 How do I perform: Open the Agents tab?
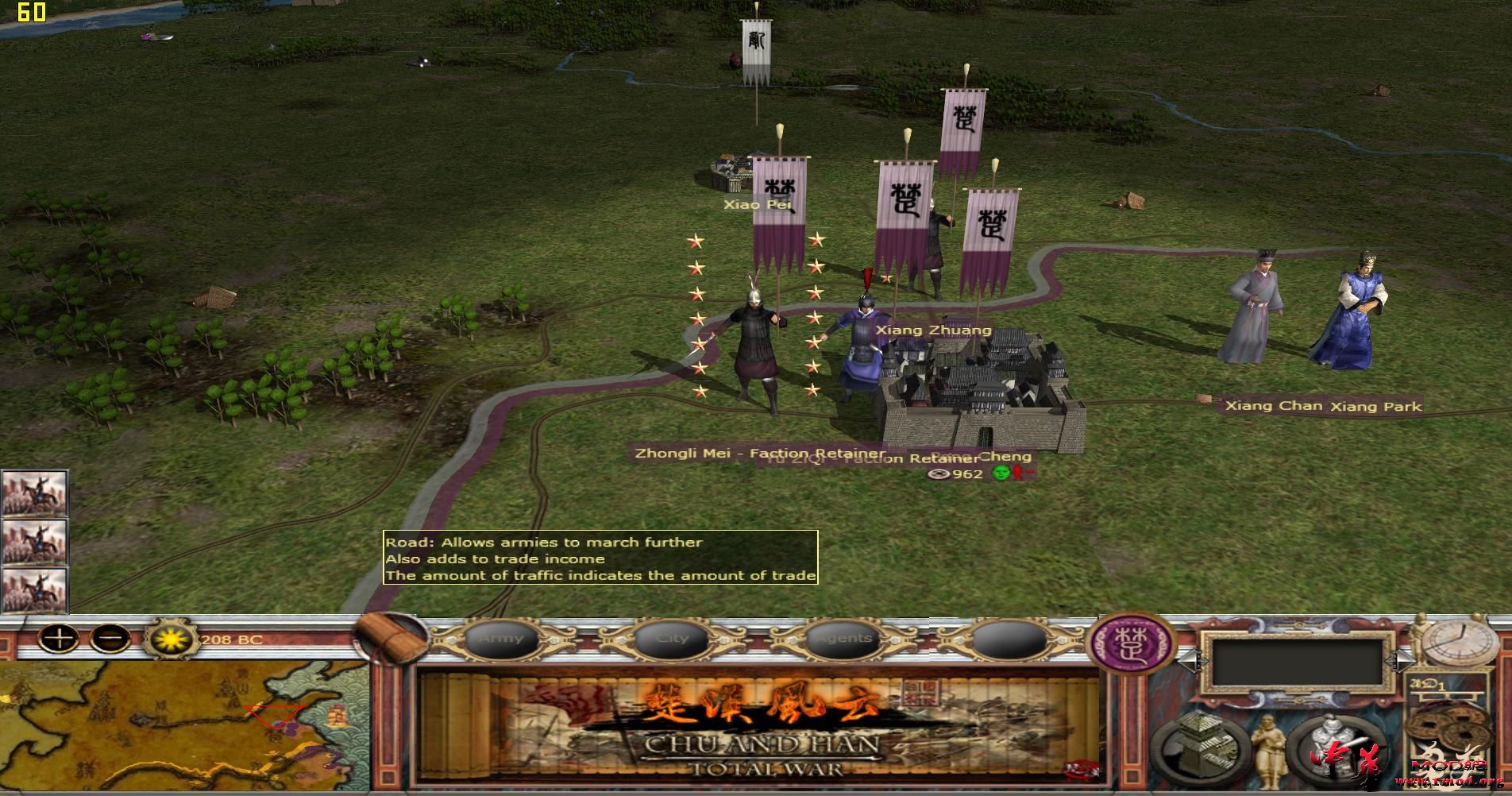(843, 637)
